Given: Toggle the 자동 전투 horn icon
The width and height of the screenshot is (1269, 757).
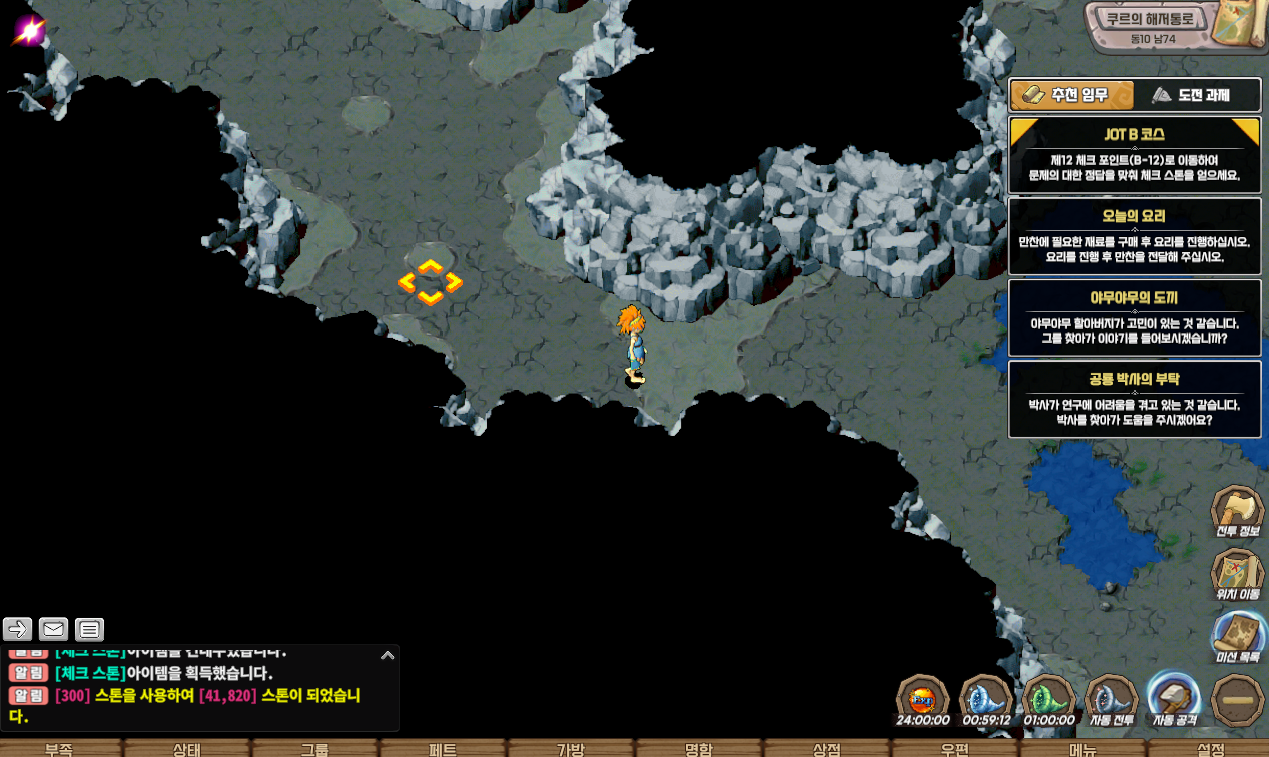Looking at the screenshot, I should (x=1111, y=697).
